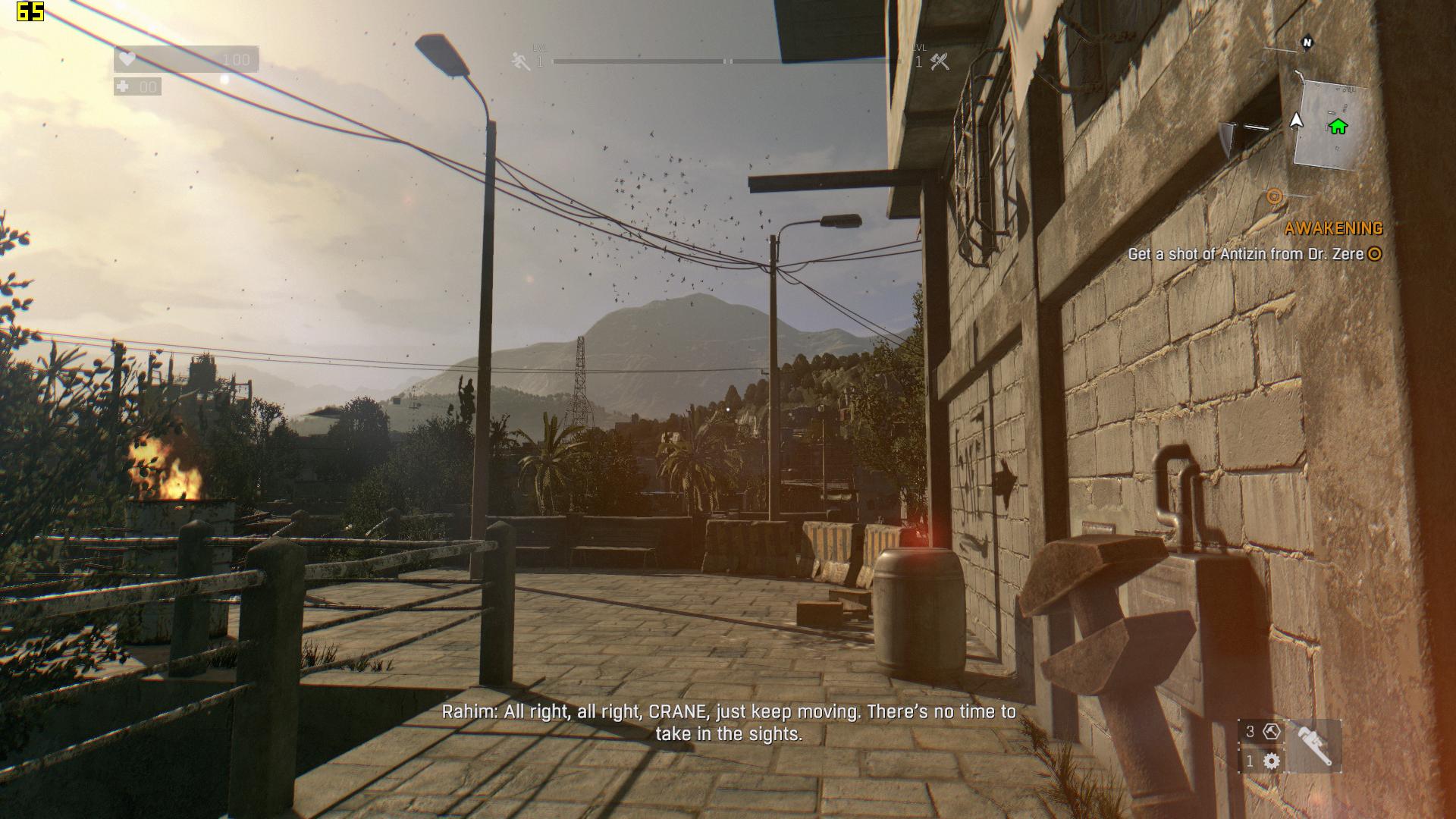Click the power crossed tools level icon
Image resolution: width=1456 pixels, height=819 pixels.
pos(940,61)
